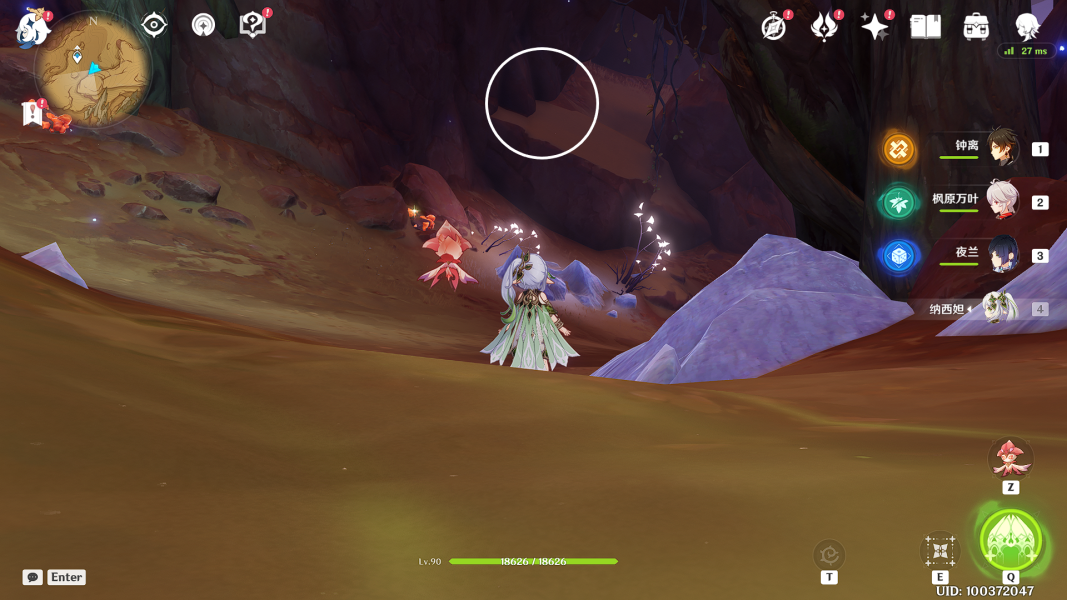Open the four-pointed star Wish icon
Screen dimensions: 1067x600
click(x=875, y=27)
